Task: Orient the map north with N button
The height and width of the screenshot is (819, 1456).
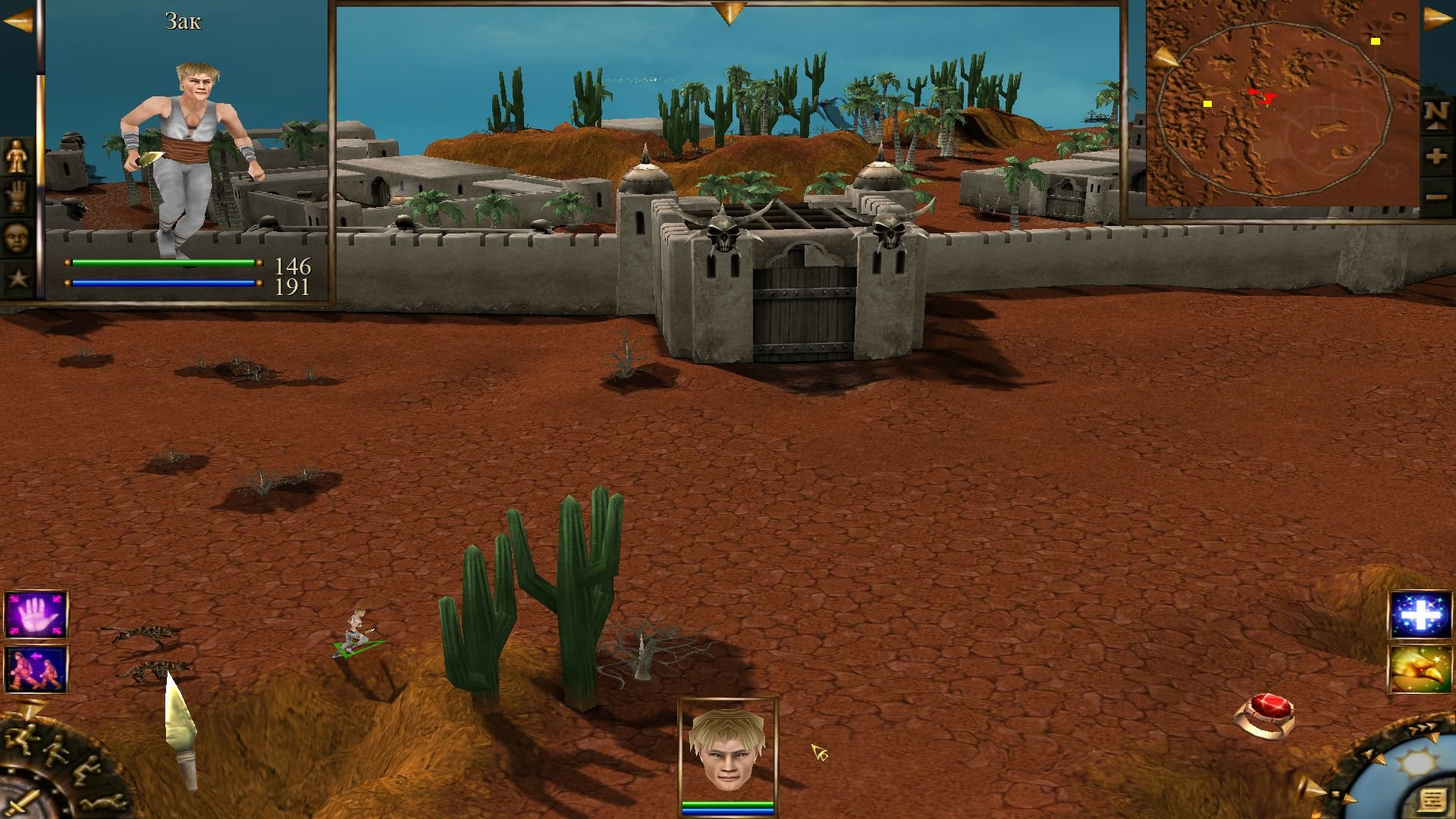Action: pos(1436,115)
